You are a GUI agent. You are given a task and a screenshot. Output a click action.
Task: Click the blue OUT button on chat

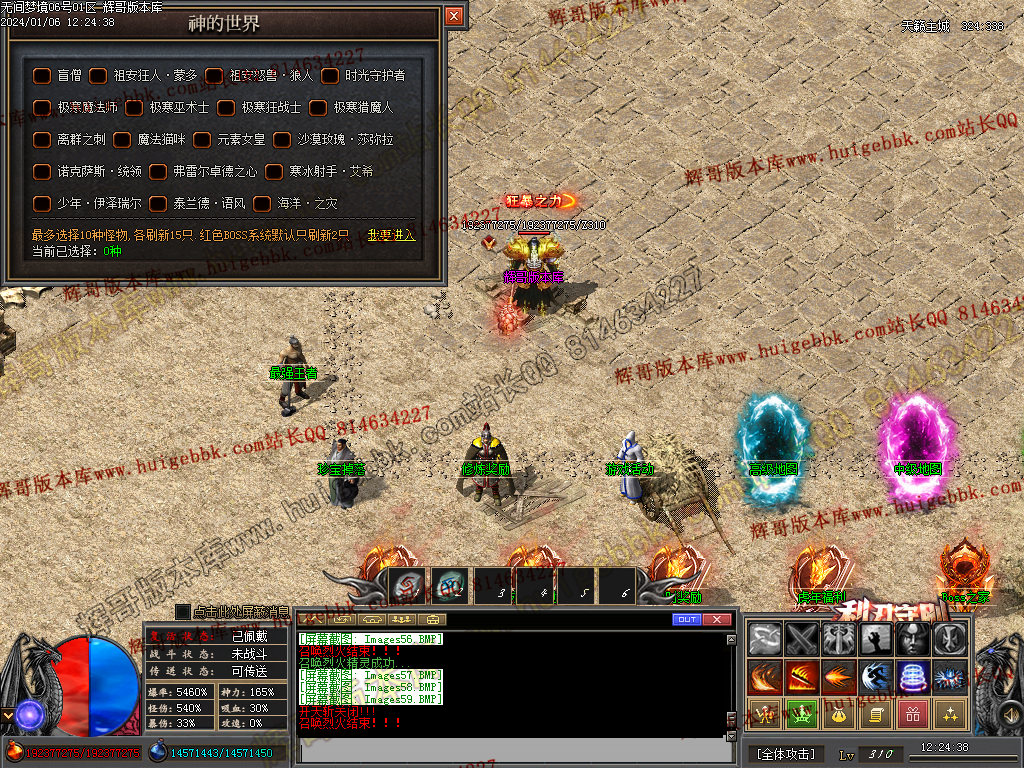pos(686,620)
